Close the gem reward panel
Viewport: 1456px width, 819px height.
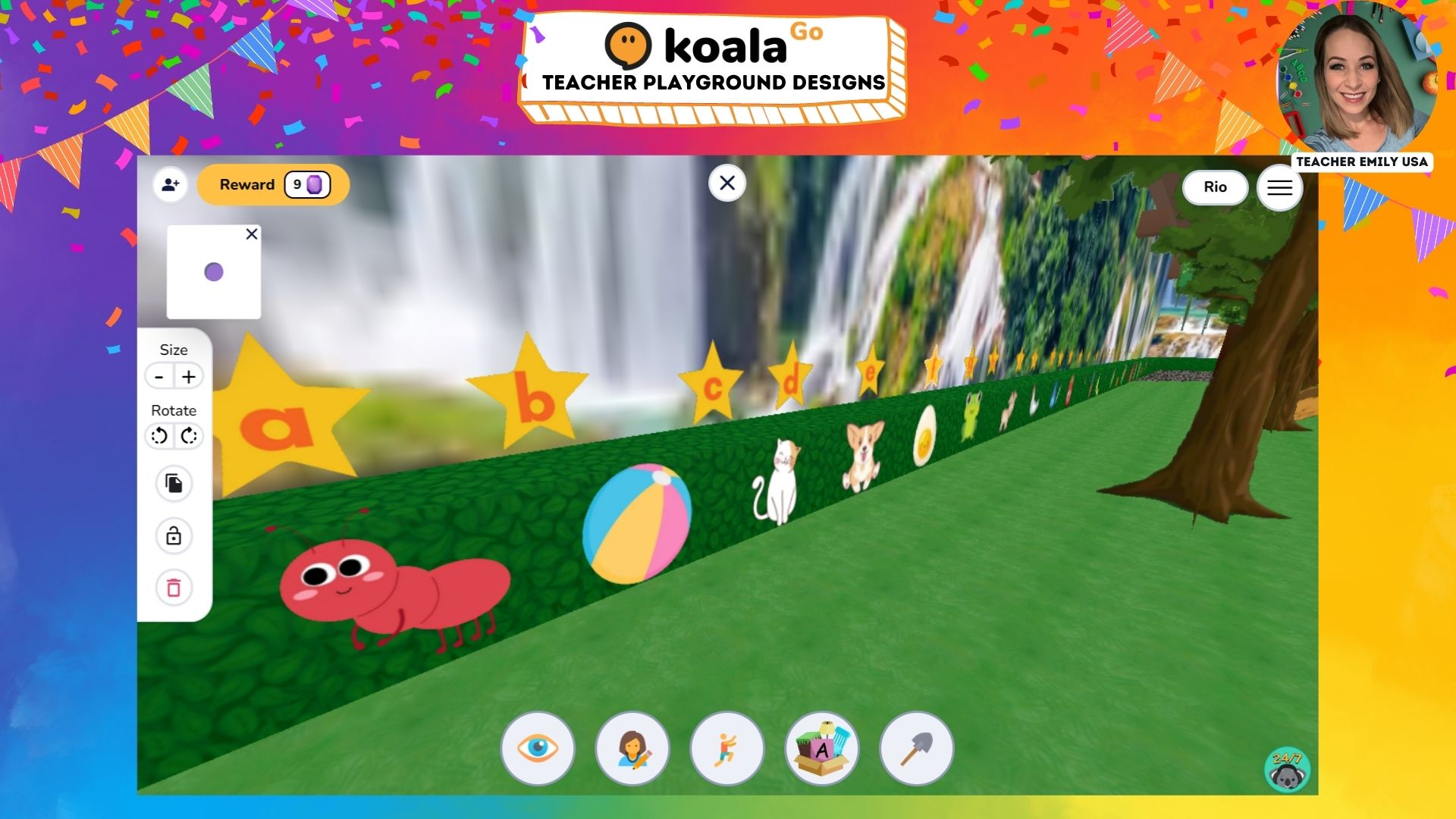(x=252, y=234)
